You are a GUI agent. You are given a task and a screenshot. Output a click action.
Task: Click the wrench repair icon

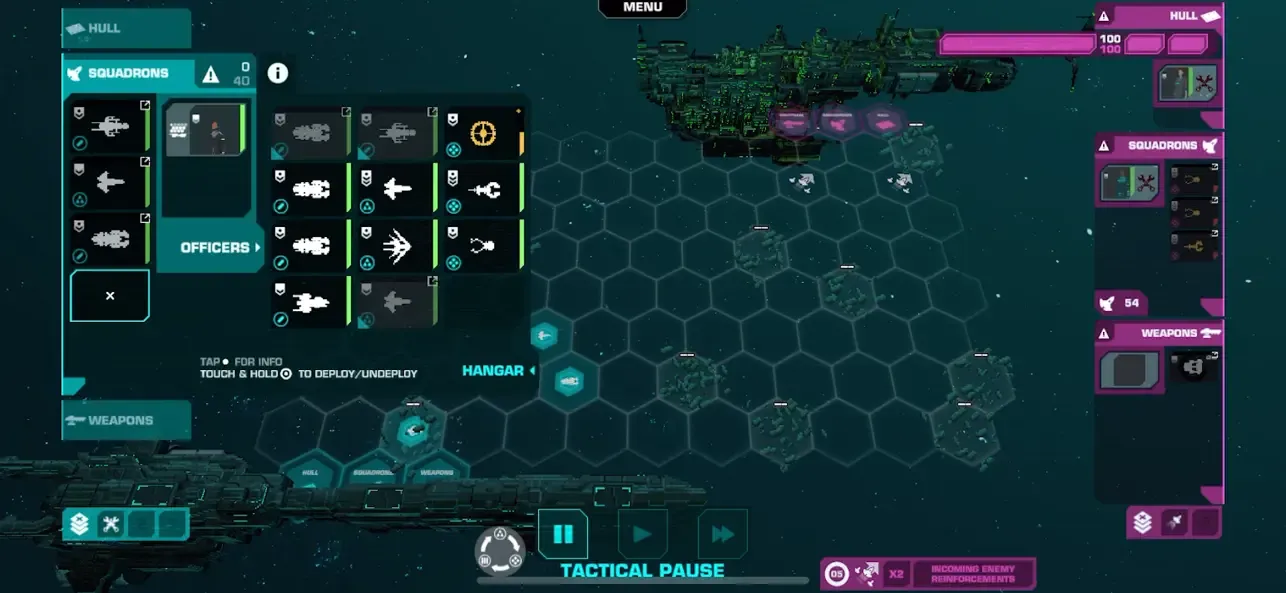tap(111, 524)
